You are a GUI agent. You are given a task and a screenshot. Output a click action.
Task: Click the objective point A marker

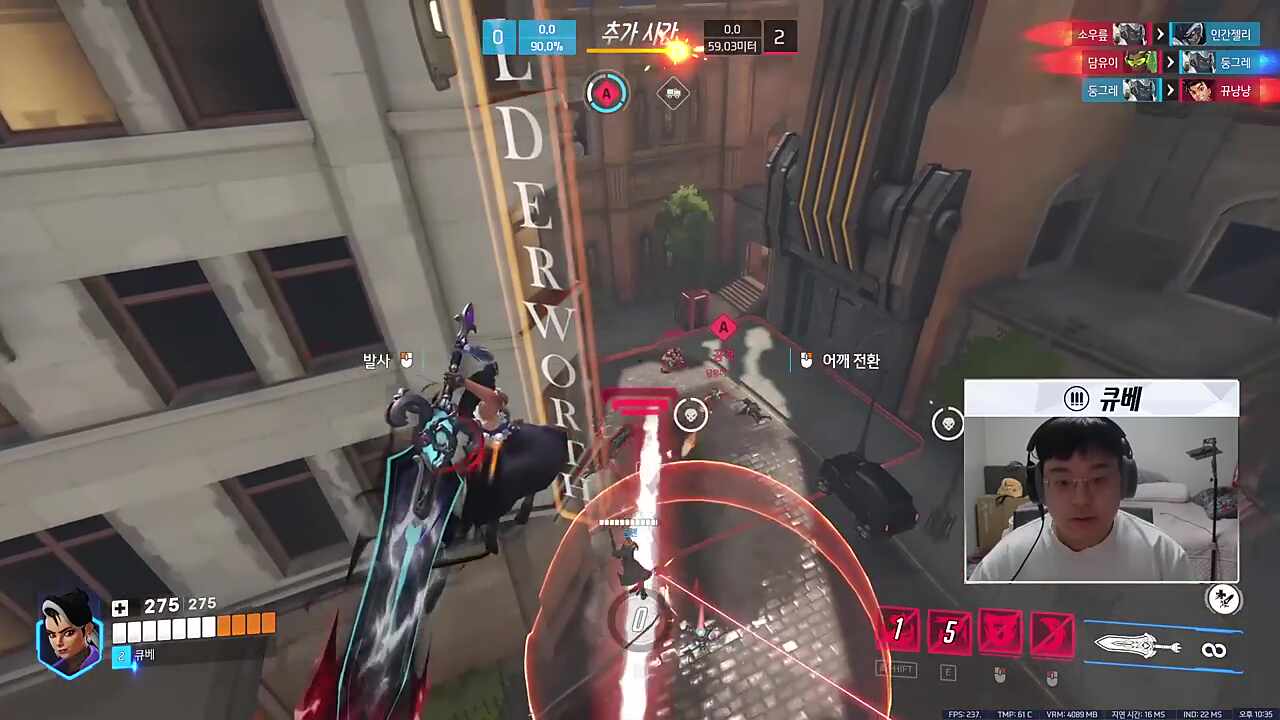point(723,328)
